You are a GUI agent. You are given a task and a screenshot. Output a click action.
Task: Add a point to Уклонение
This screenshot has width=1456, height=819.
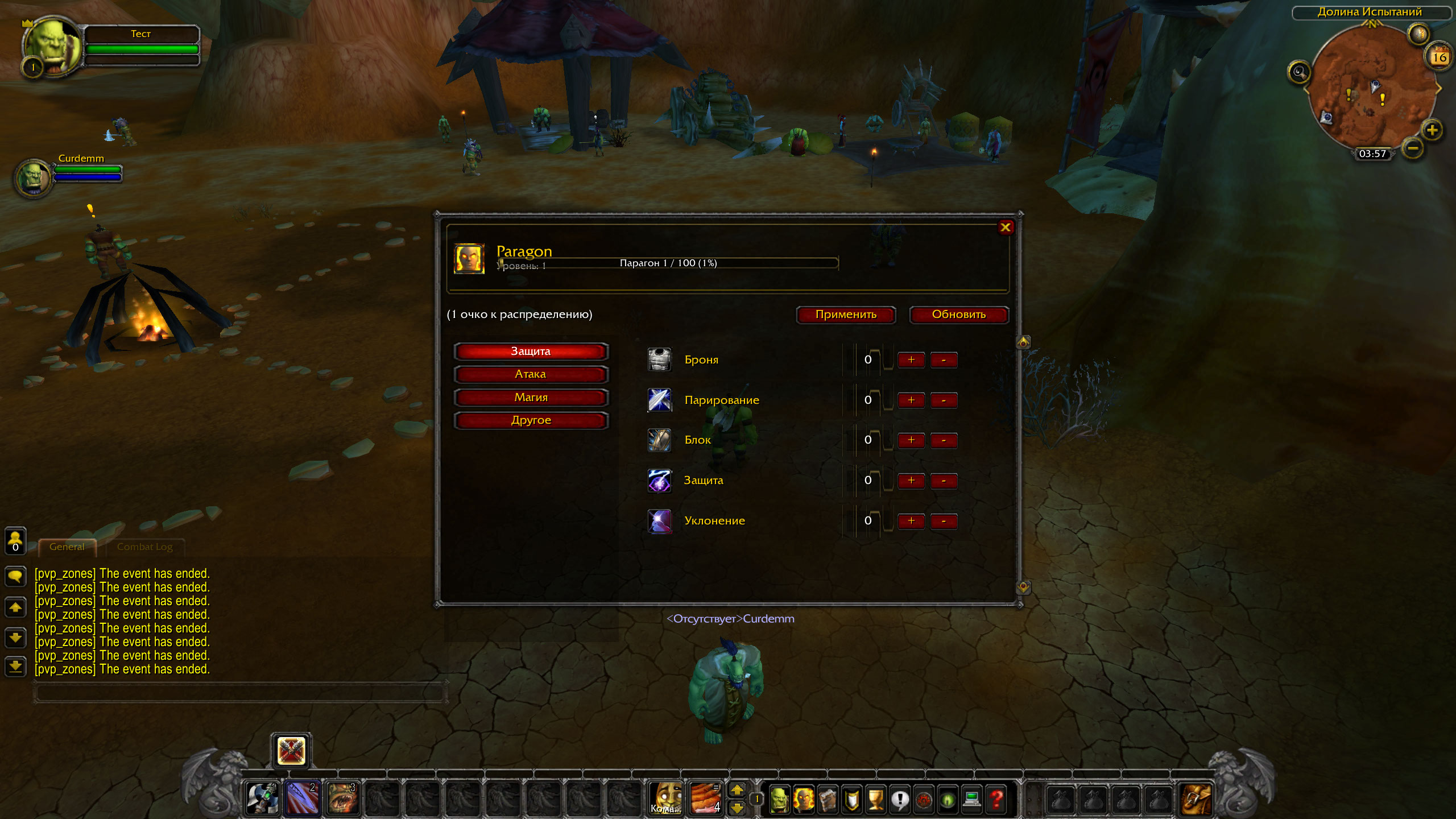pos(911,521)
